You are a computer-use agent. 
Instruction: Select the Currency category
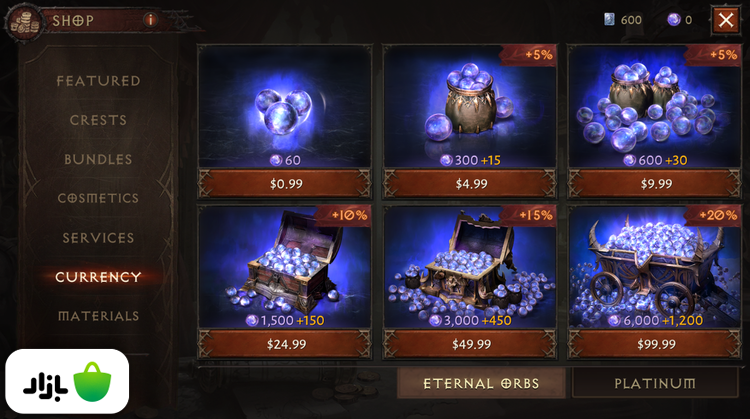click(x=98, y=277)
